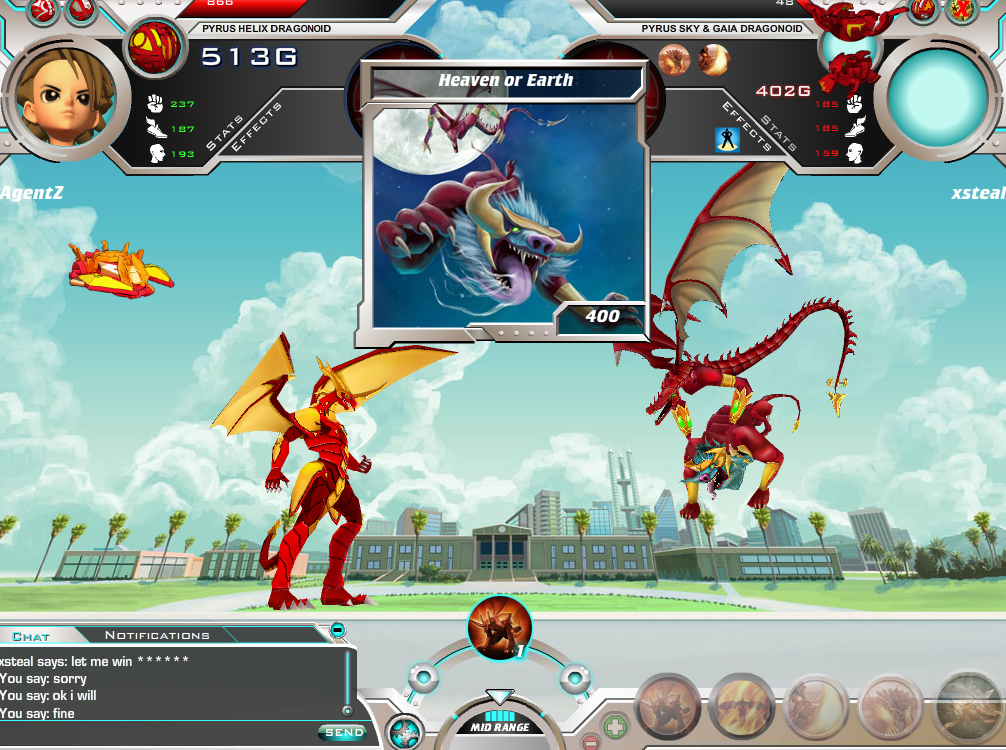Click the green plus button
This screenshot has width=1006, height=750.
(x=615, y=722)
